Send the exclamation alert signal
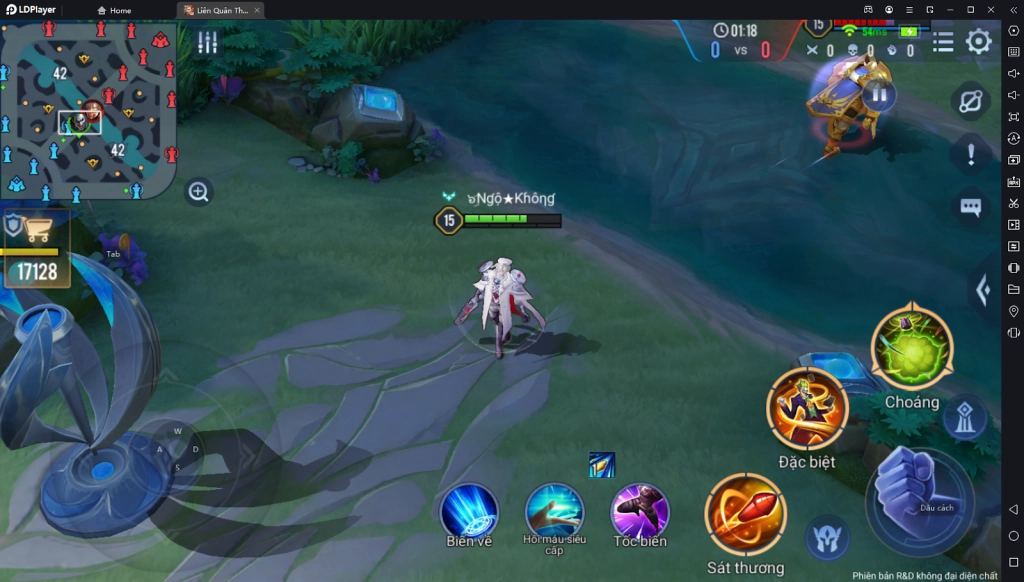Screen dimensions: 1024x582 click(970, 155)
